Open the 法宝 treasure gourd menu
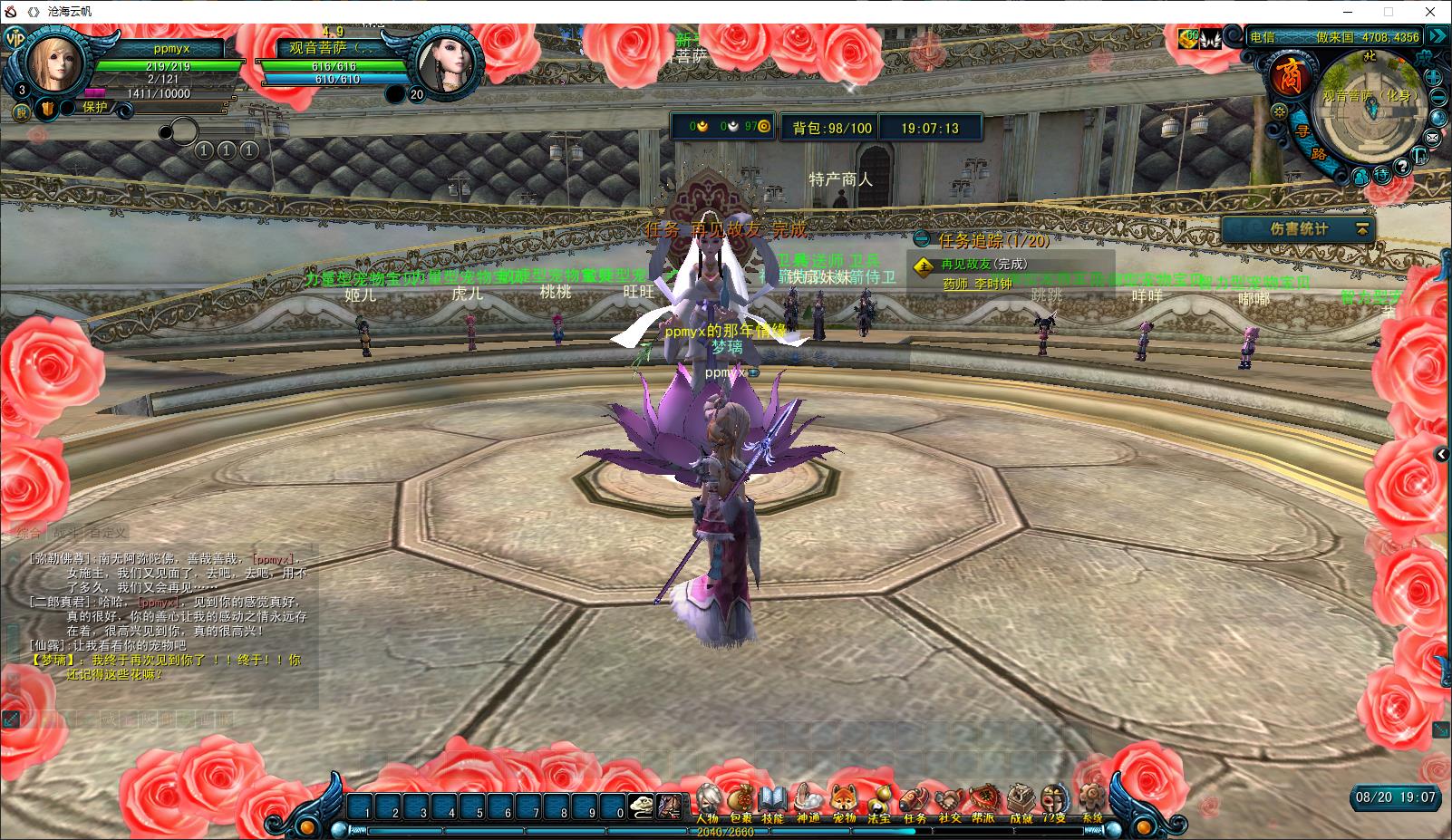The image size is (1452, 840). (x=878, y=801)
